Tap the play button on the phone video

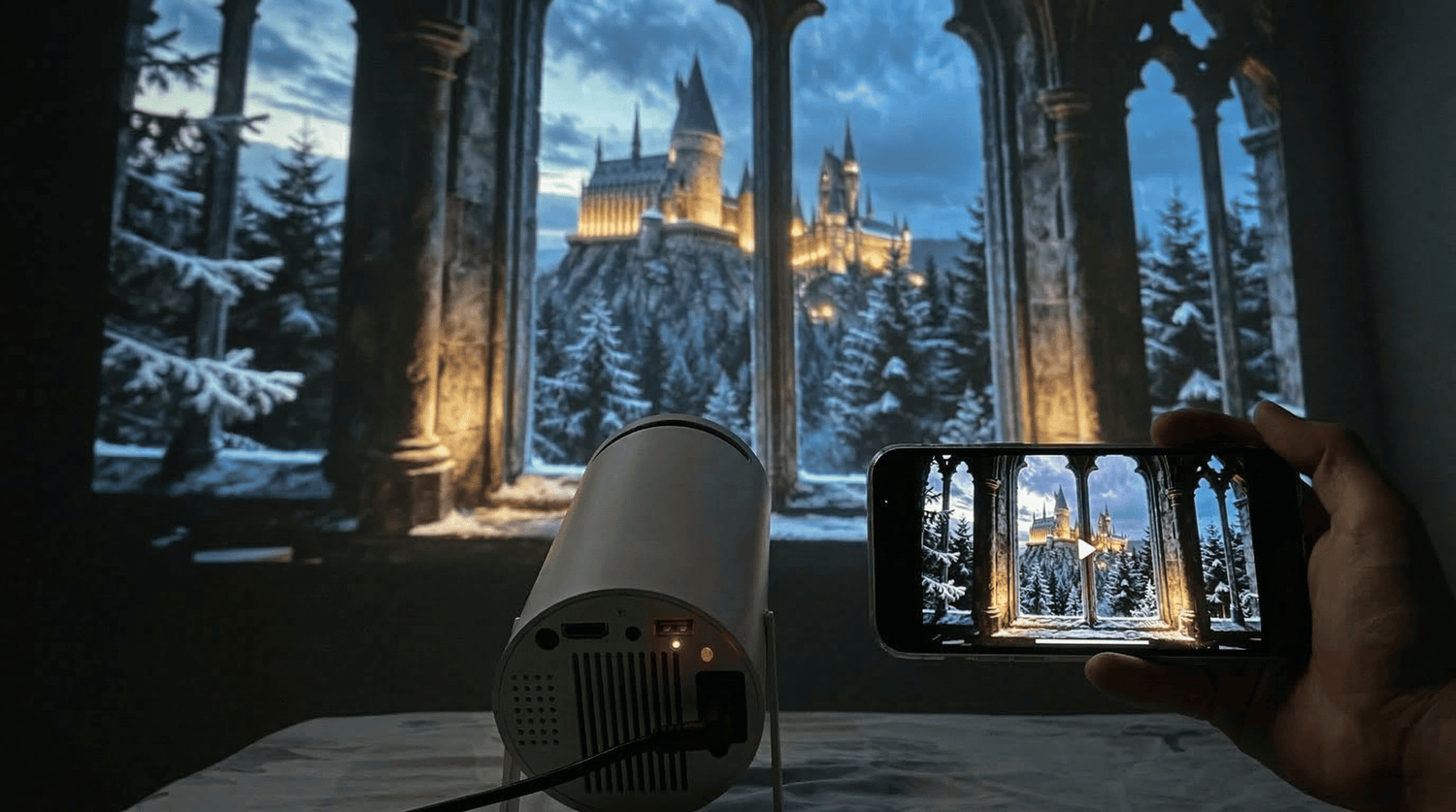point(1086,549)
